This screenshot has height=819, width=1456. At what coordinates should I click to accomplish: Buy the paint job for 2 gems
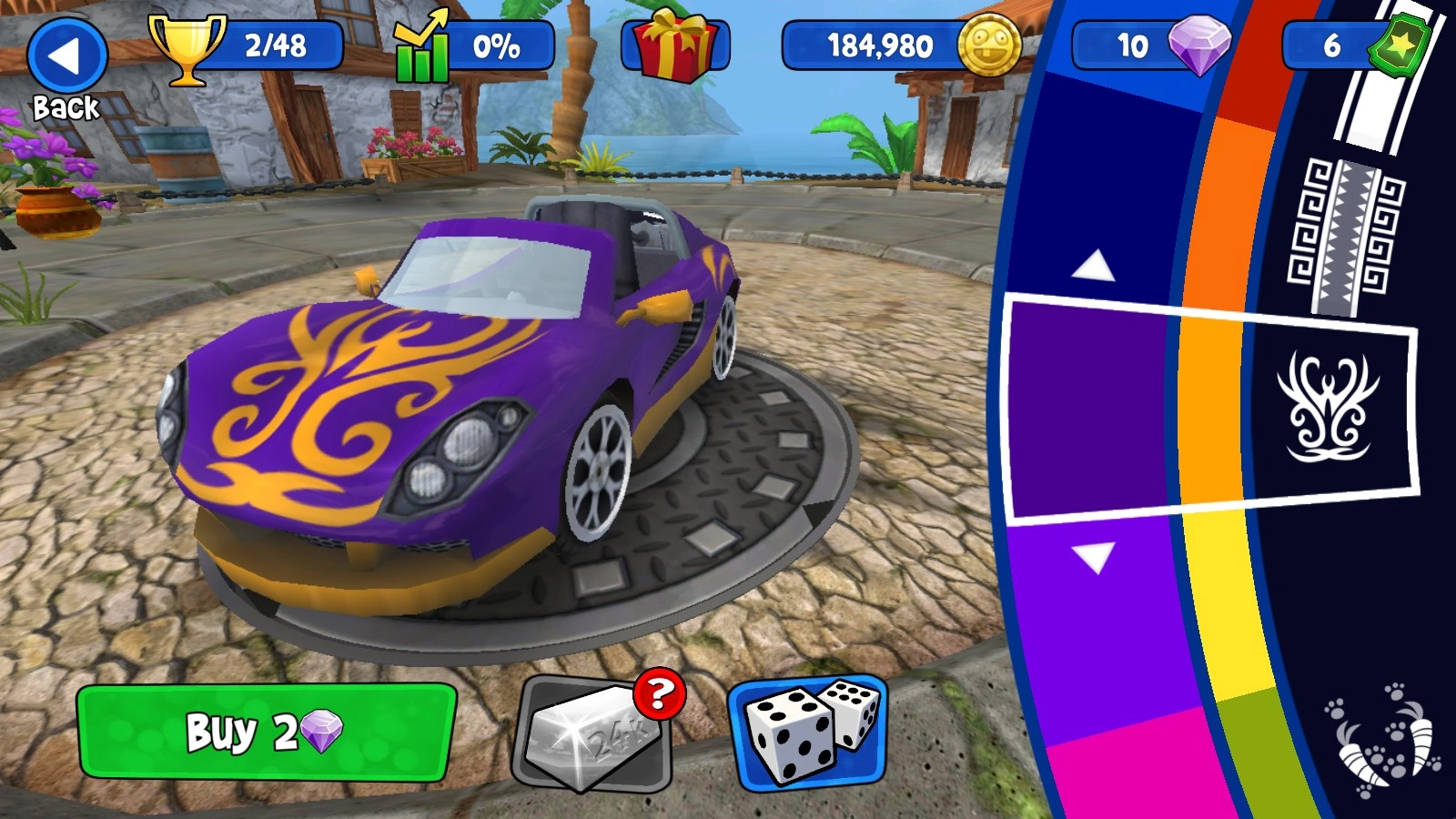click(266, 732)
